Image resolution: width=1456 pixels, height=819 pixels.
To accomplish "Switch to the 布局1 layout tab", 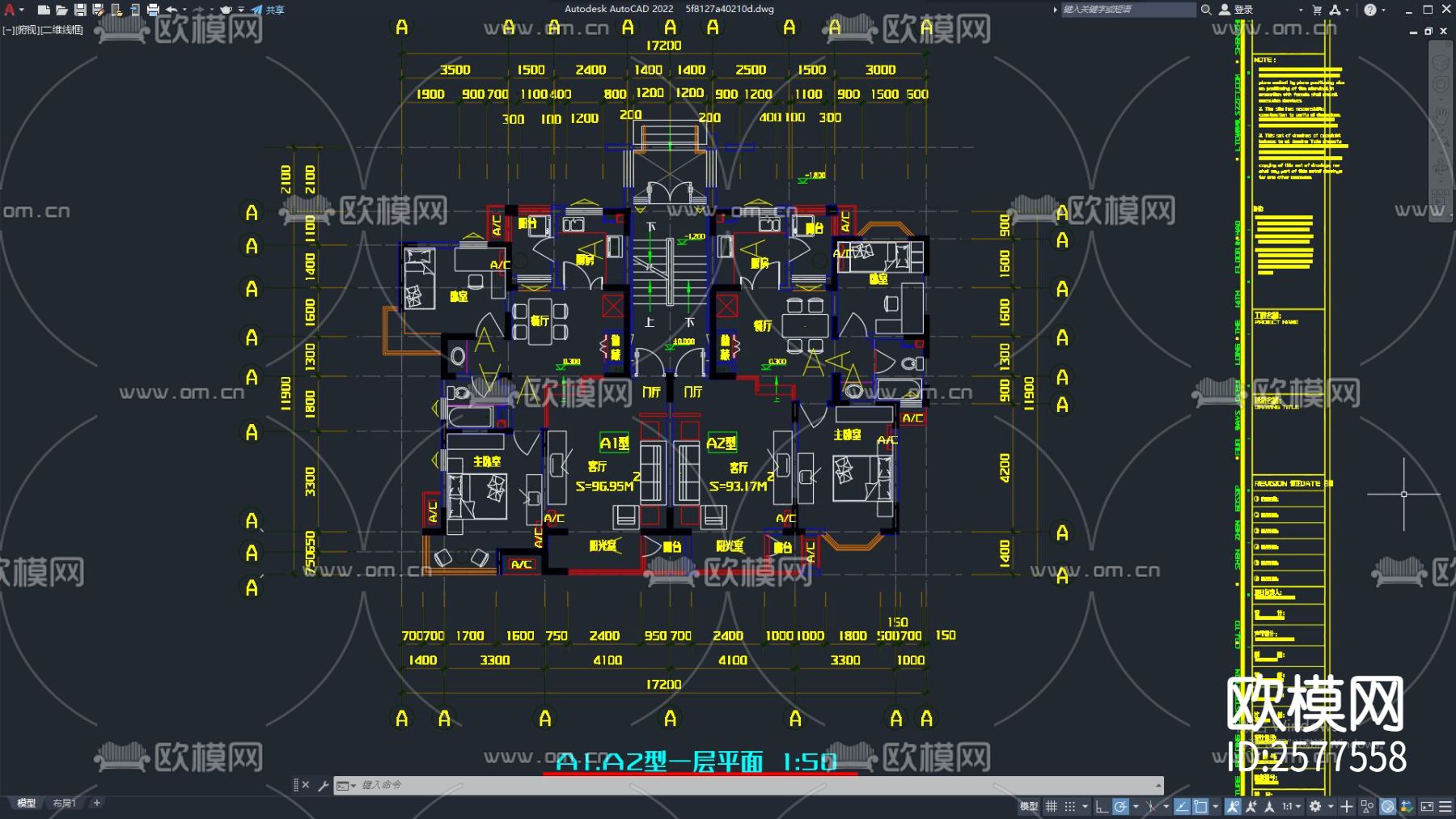I will (63, 803).
